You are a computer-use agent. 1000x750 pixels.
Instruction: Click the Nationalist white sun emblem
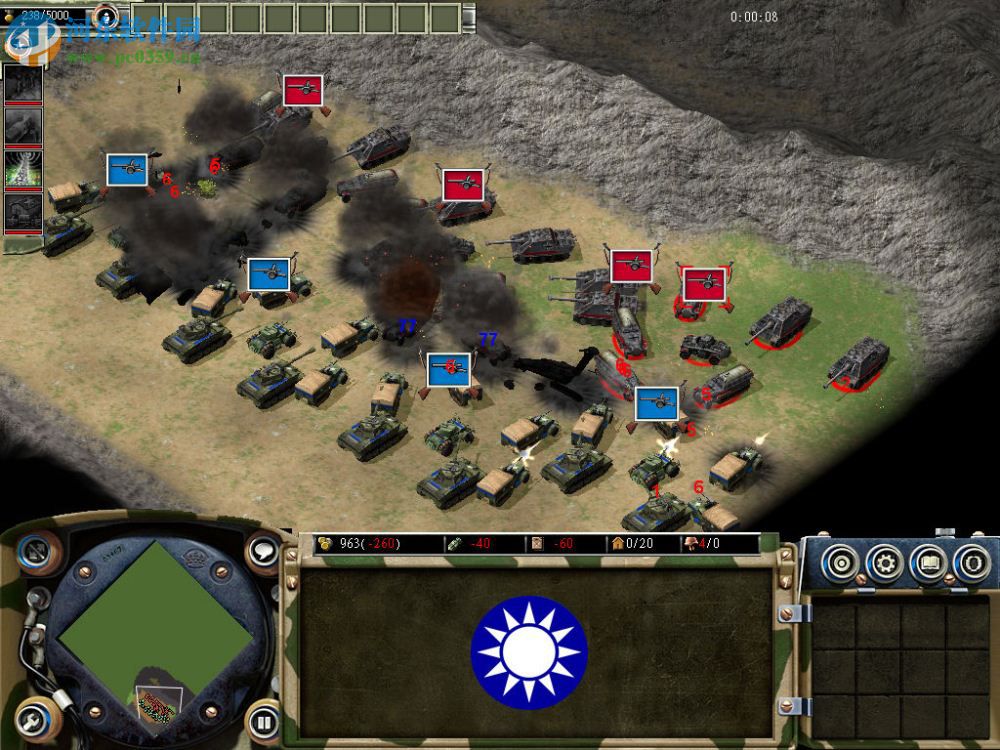click(x=529, y=653)
